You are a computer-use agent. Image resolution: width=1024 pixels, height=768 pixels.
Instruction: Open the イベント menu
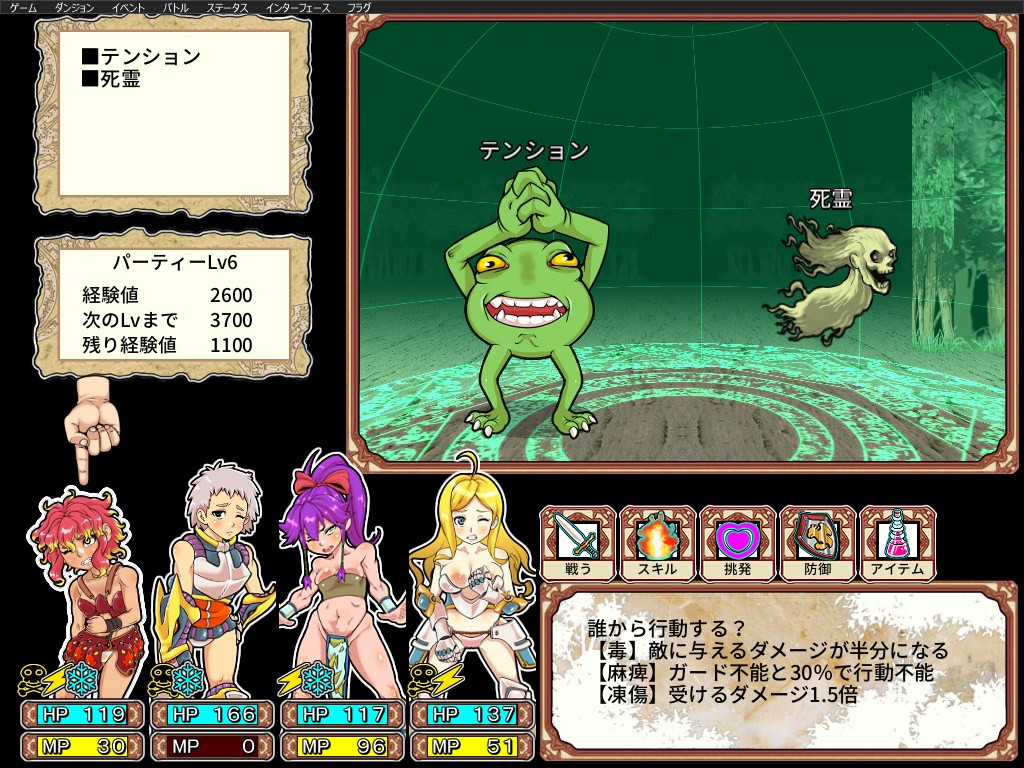tap(128, 7)
